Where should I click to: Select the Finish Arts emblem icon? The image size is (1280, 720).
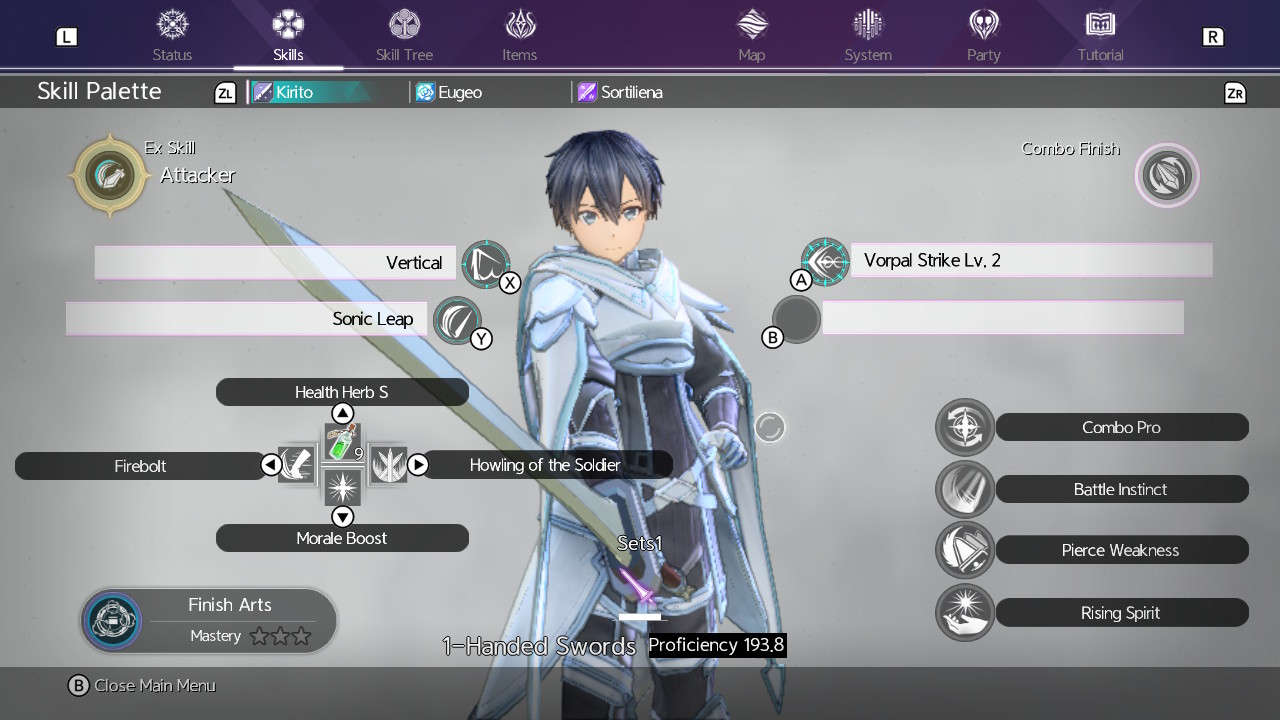112,619
